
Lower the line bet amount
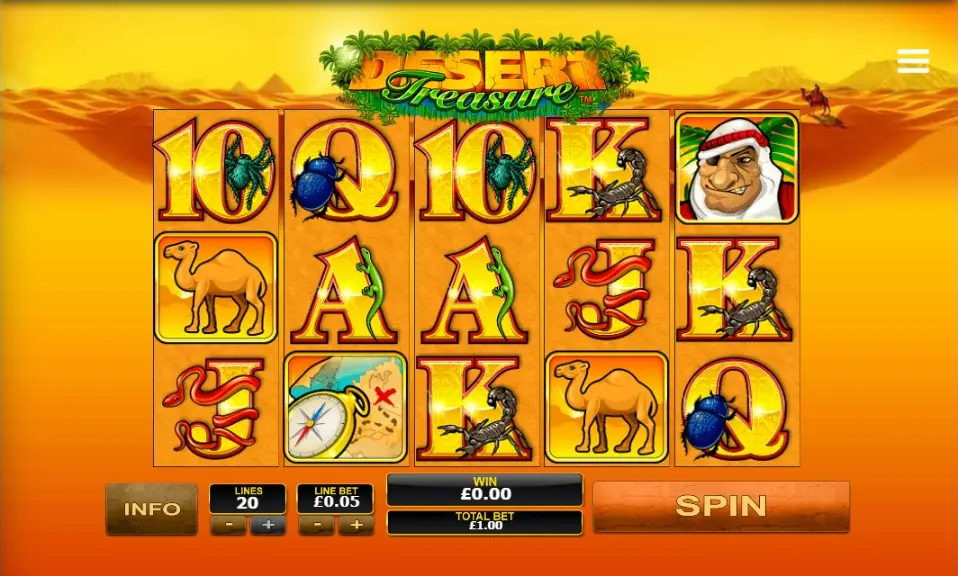coord(316,526)
